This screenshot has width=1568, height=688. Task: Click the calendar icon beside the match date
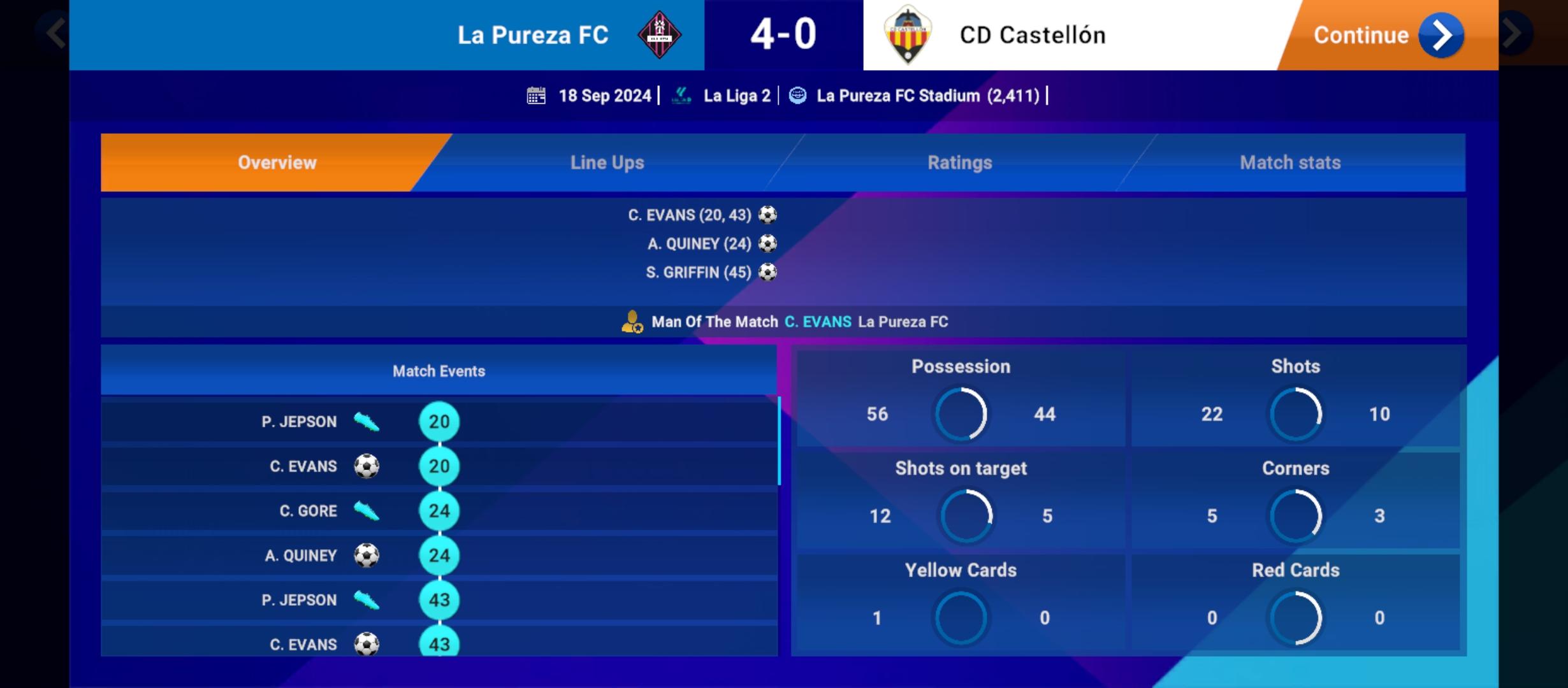tap(537, 95)
